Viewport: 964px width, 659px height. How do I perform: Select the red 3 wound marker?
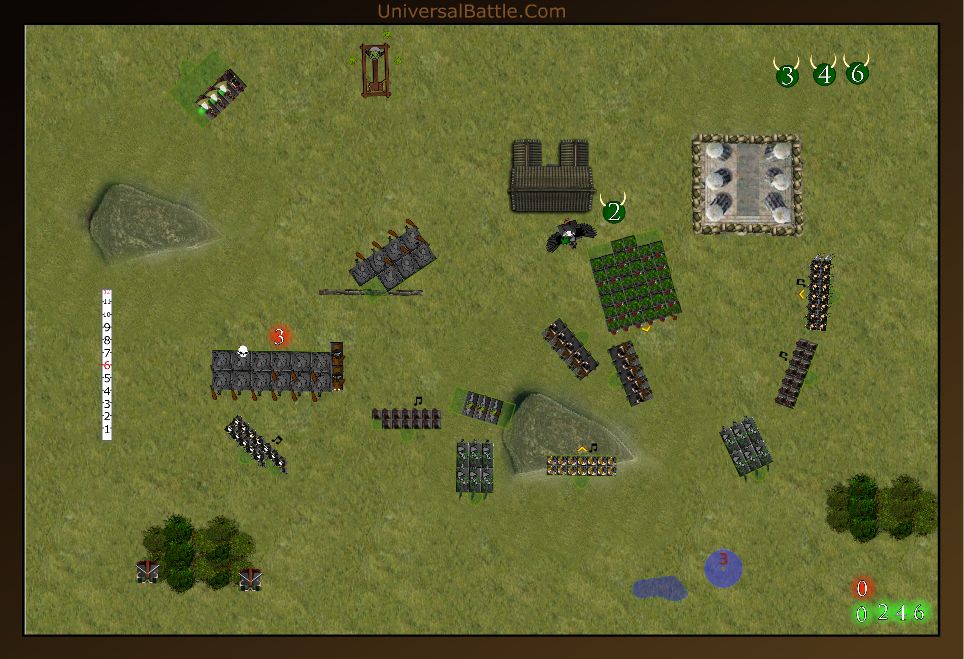(x=280, y=337)
